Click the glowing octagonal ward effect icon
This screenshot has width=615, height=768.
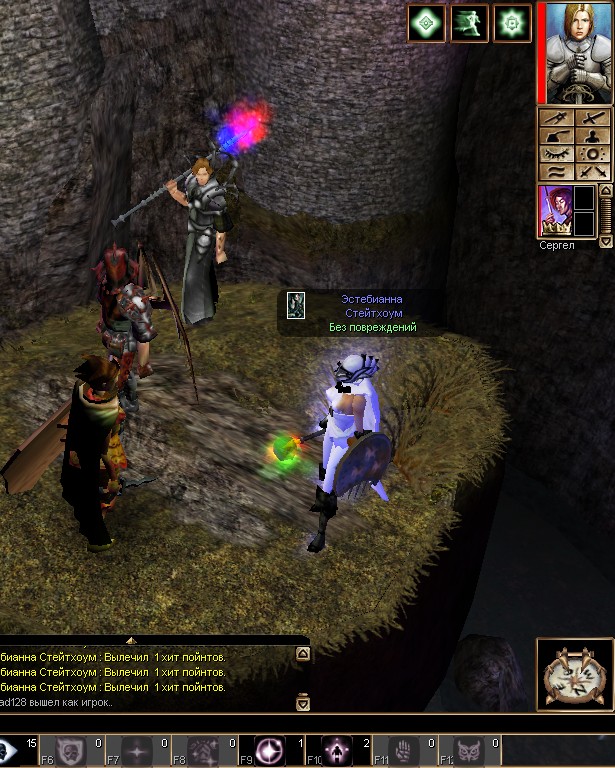click(x=513, y=22)
